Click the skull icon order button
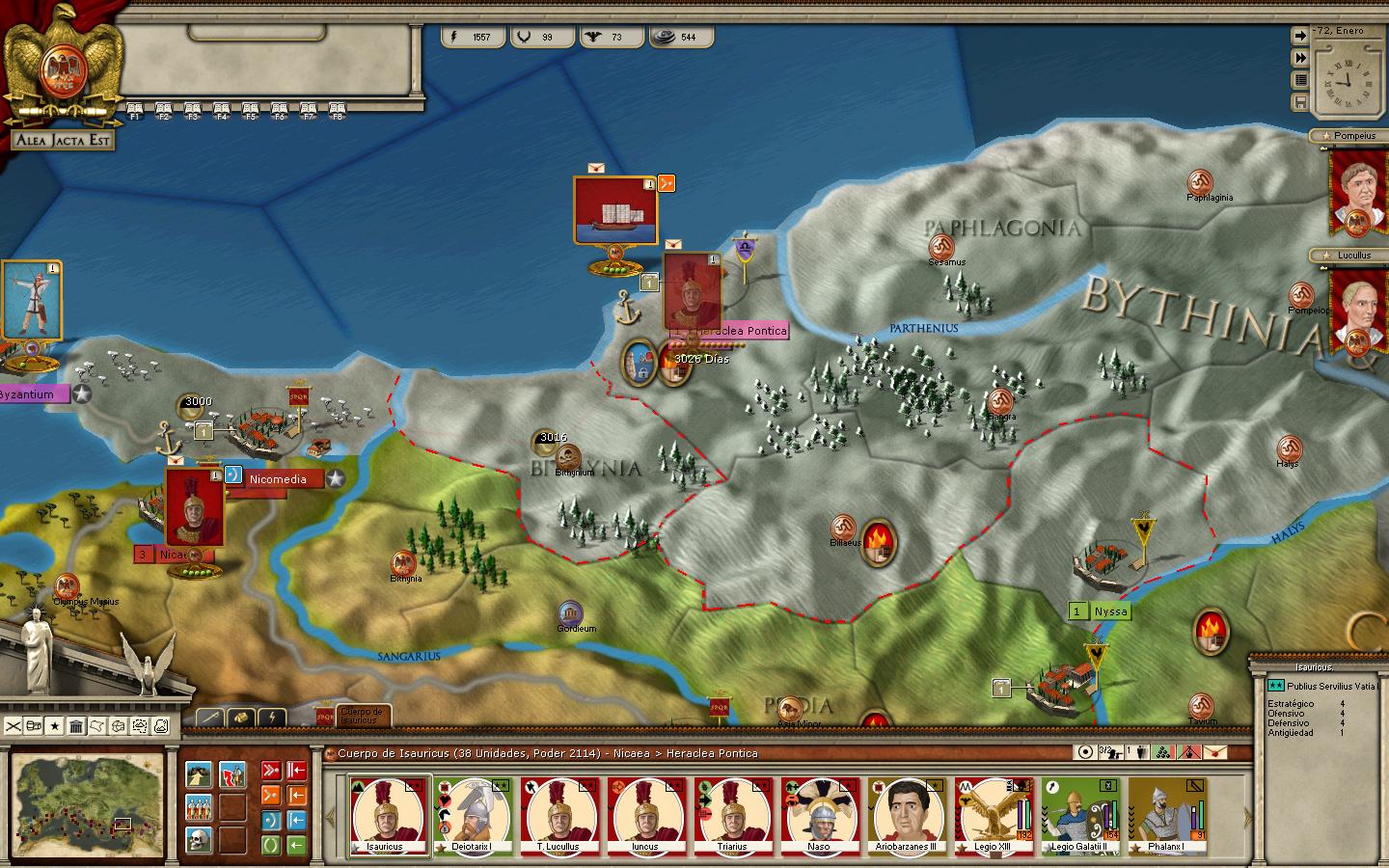This screenshot has height=868, width=1389. [200, 840]
